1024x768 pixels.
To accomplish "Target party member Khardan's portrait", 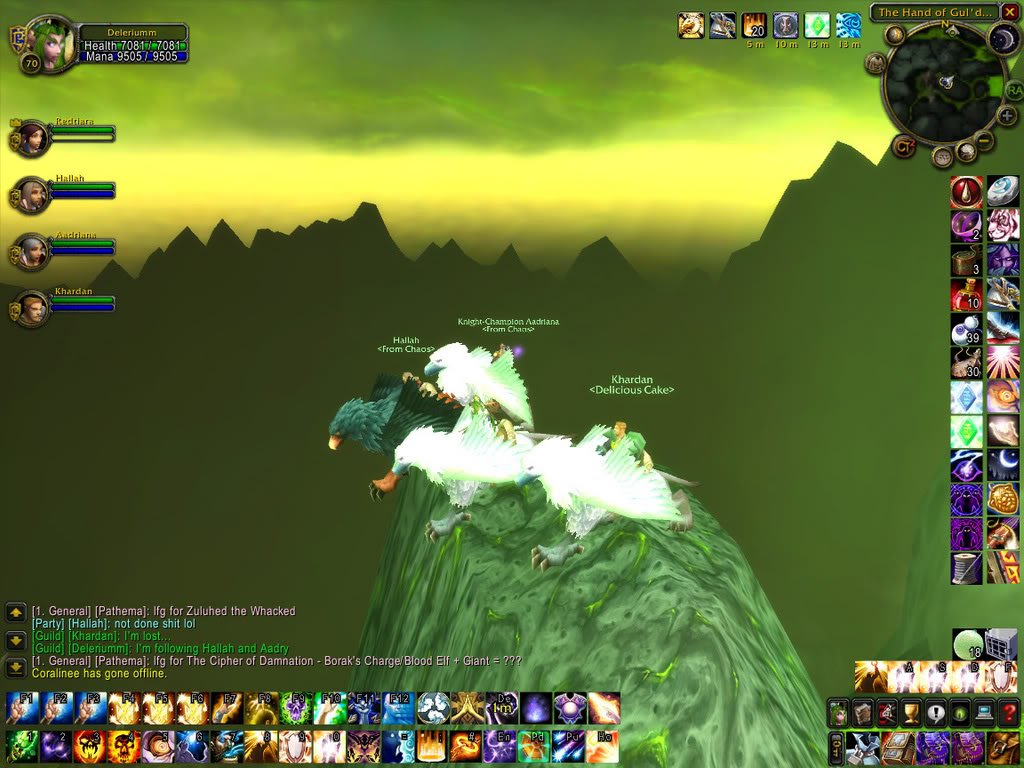I will coord(33,308).
